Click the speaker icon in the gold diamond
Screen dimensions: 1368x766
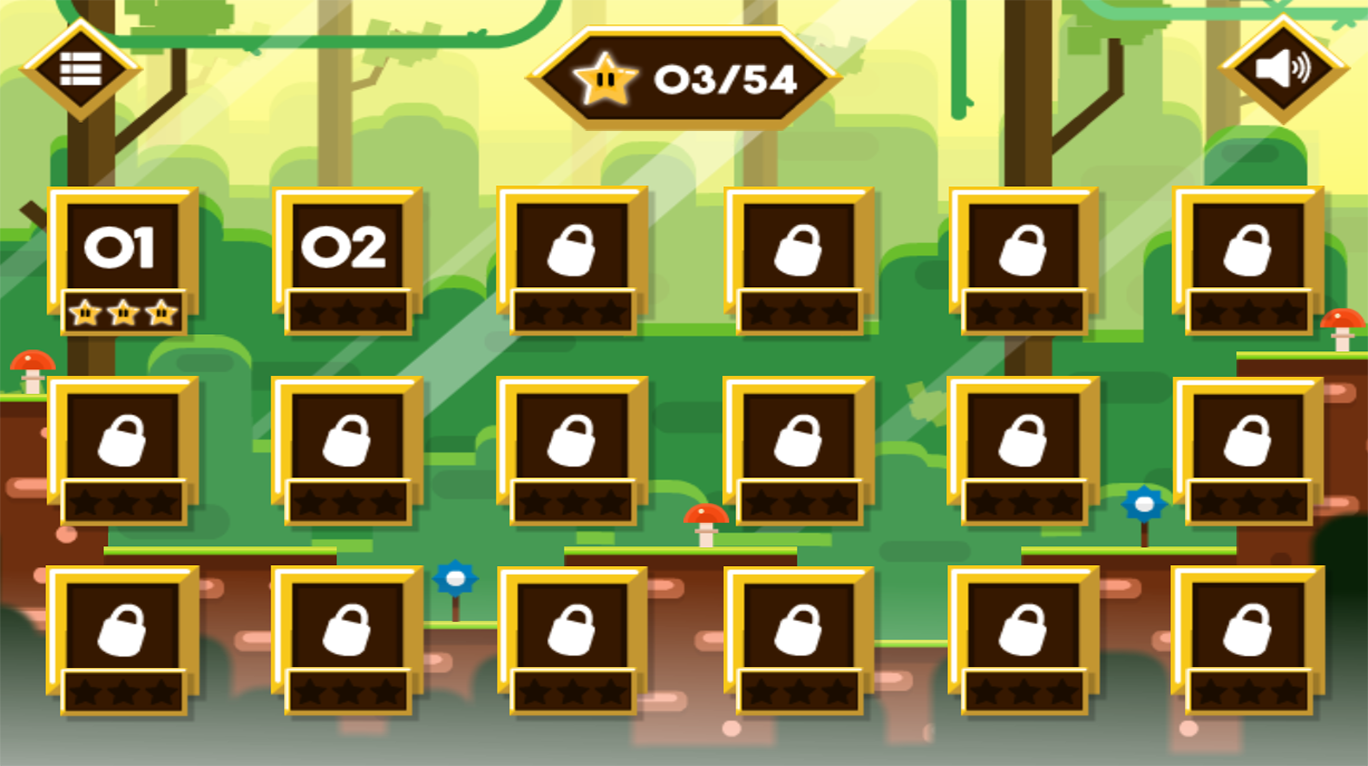pos(1284,69)
